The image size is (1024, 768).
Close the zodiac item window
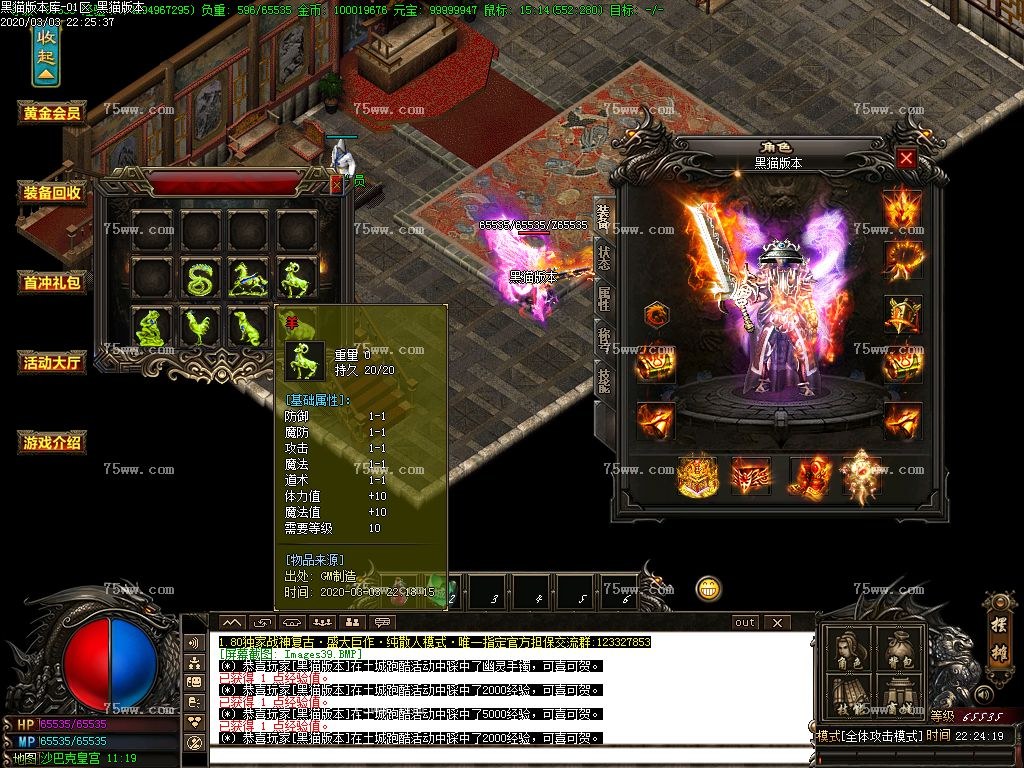click(336, 184)
